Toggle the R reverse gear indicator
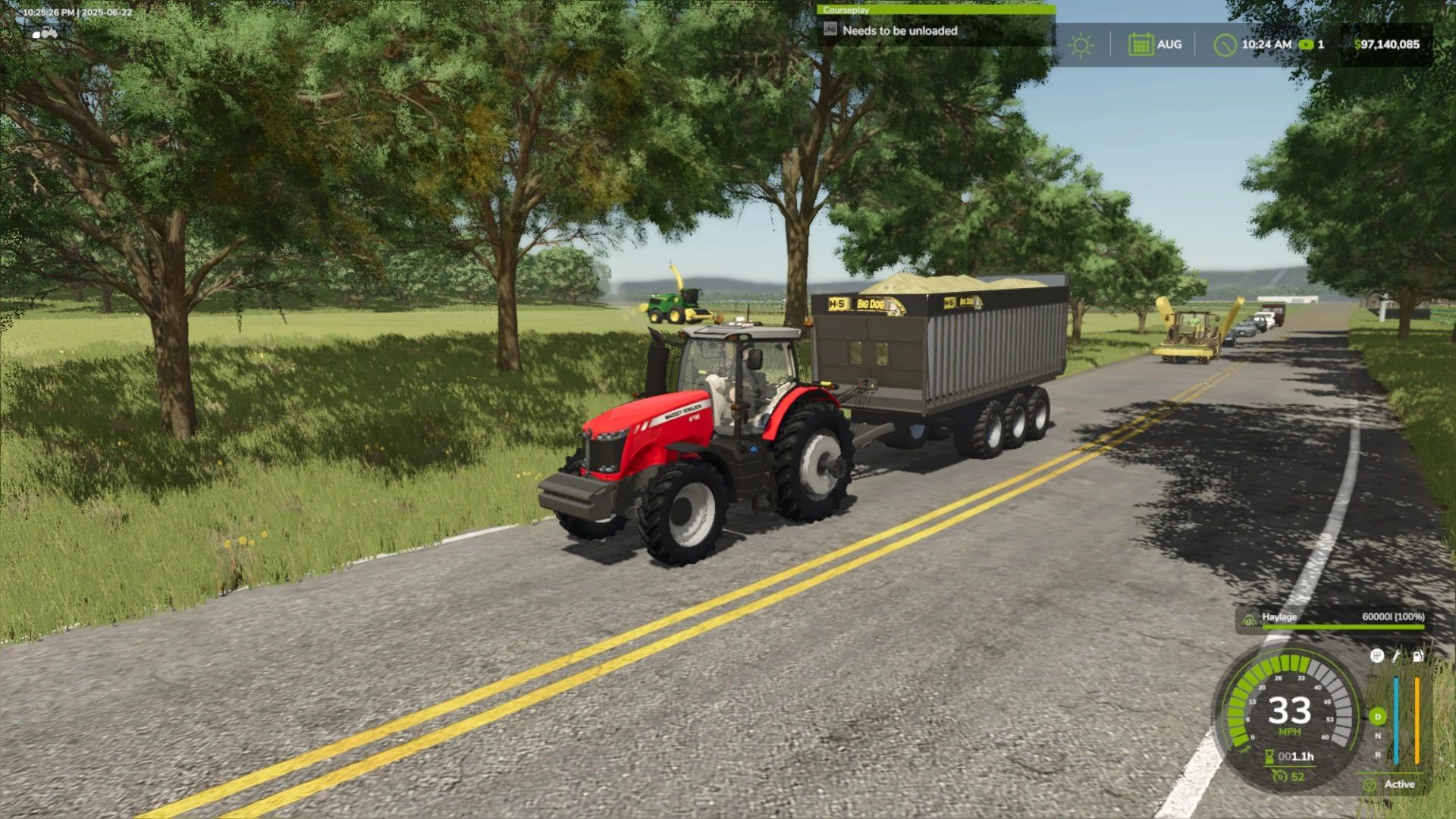 pos(1378,755)
